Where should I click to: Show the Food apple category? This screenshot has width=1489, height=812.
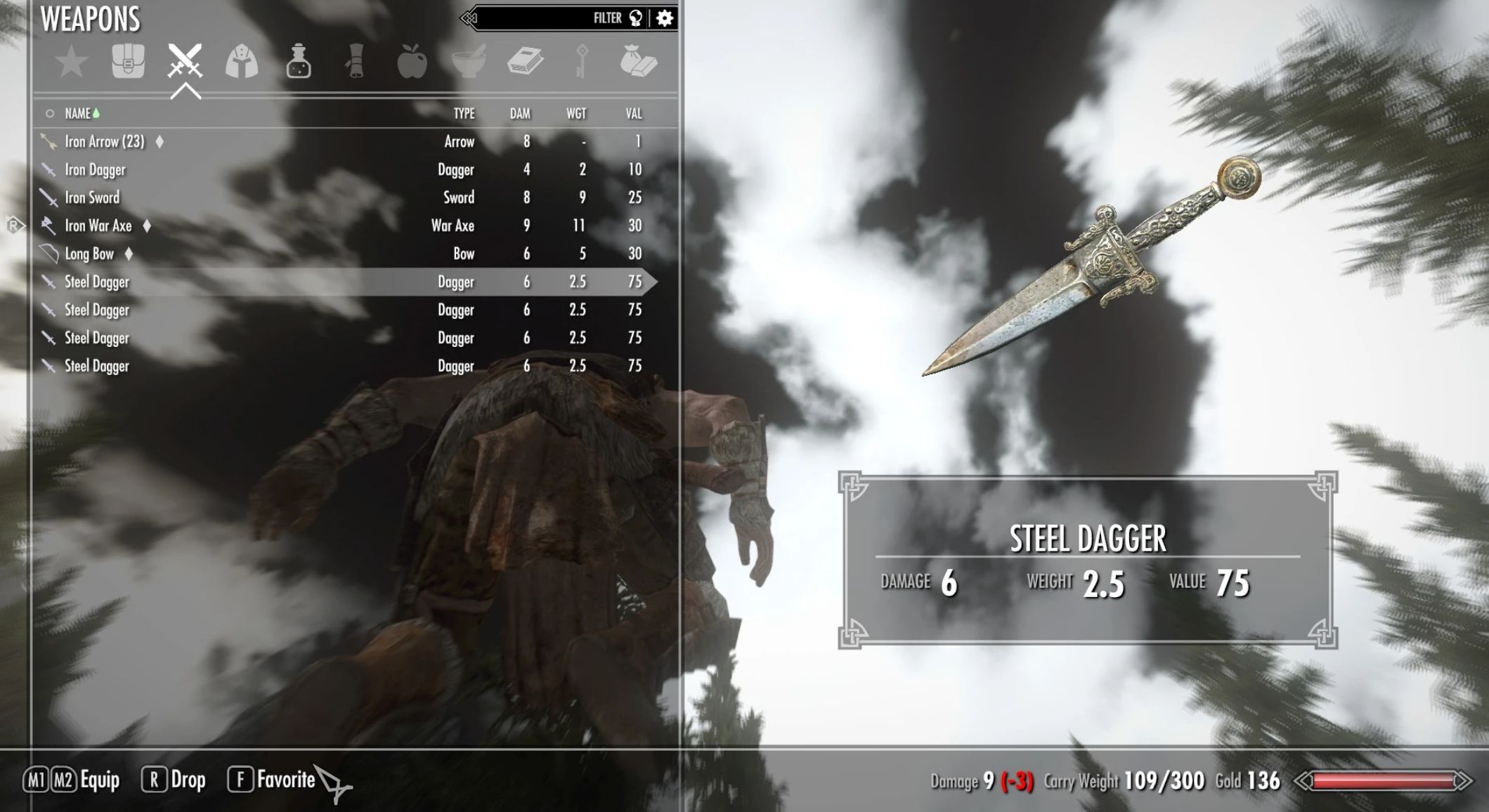coord(412,62)
